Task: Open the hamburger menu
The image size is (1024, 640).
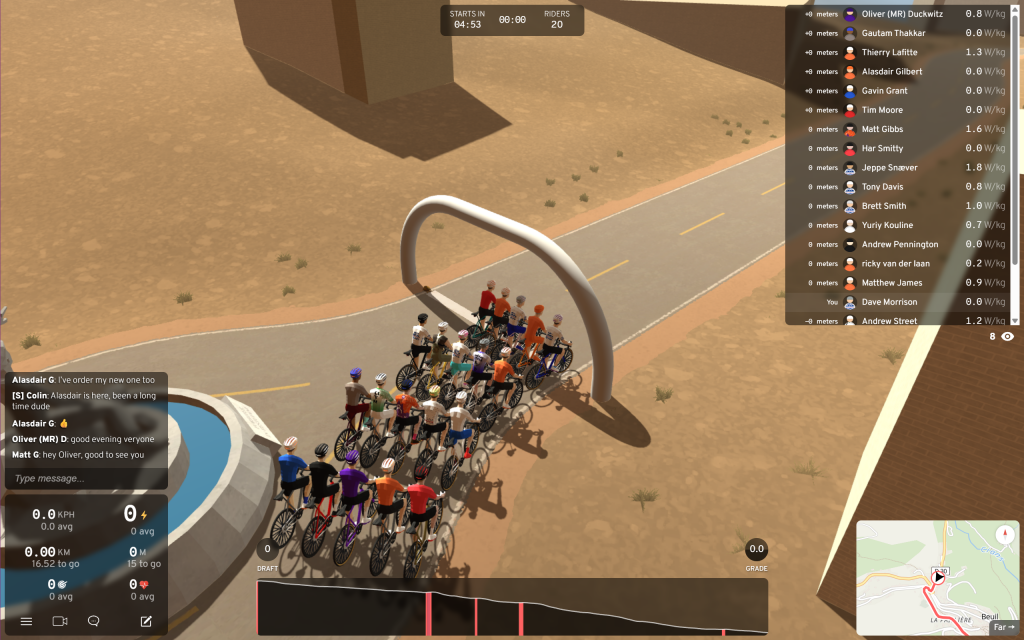Action: click(26, 621)
